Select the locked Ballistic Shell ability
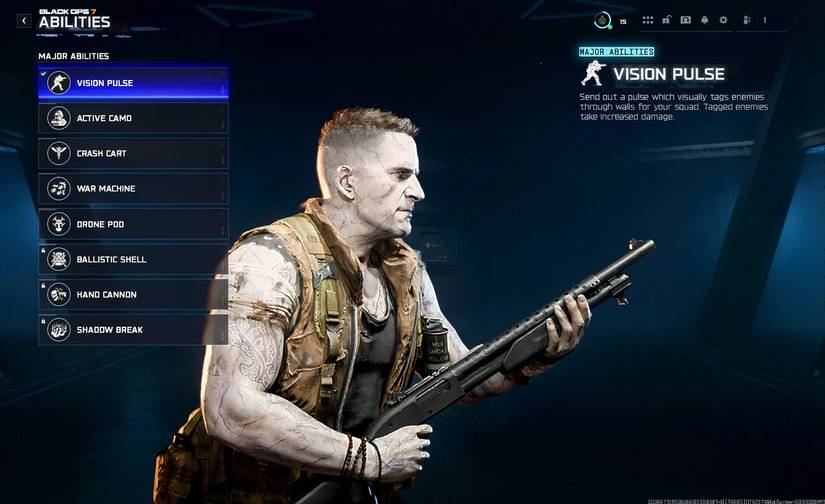This screenshot has height=504, width=825. click(133, 259)
